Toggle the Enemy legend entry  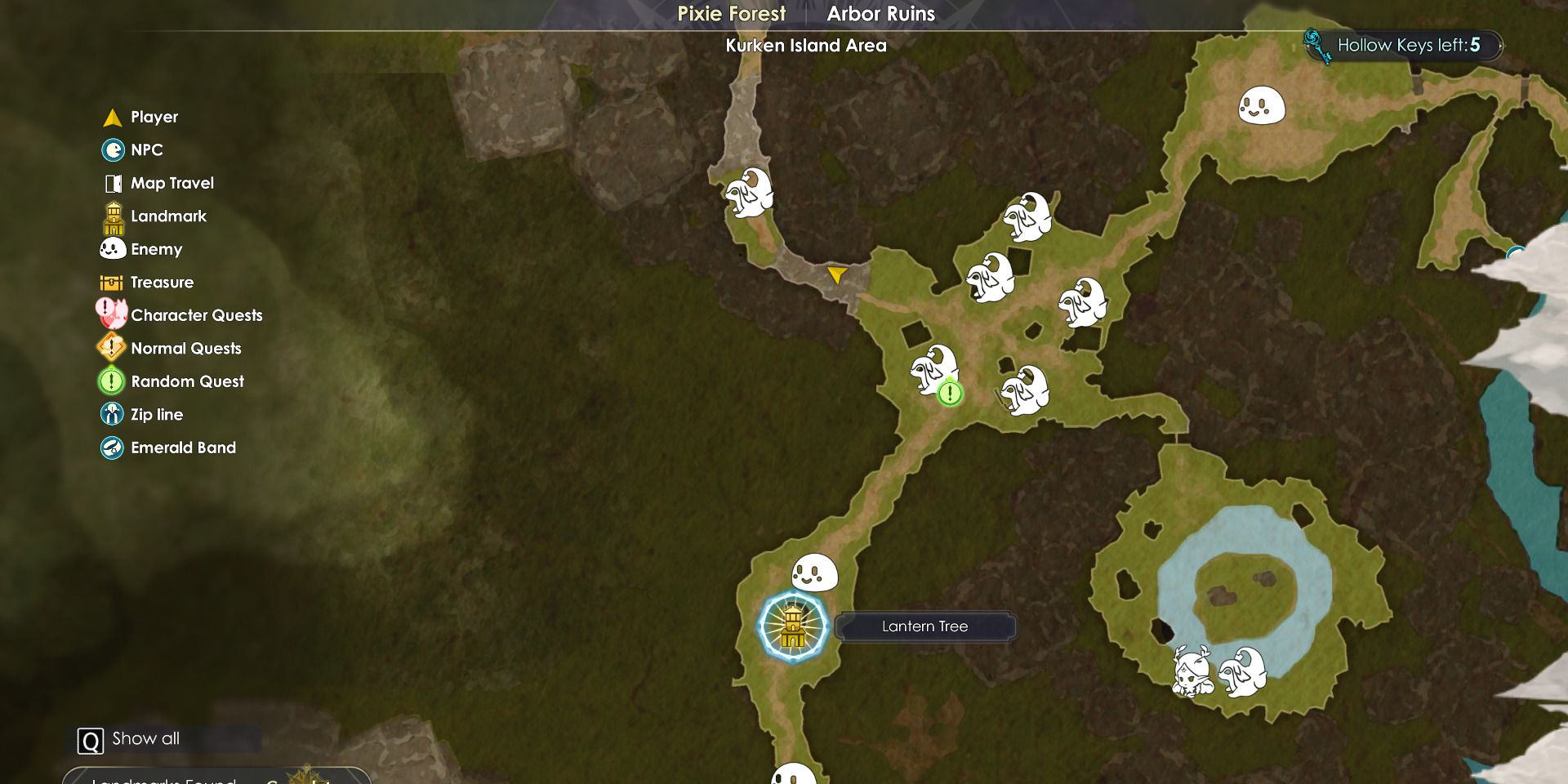click(x=156, y=249)
